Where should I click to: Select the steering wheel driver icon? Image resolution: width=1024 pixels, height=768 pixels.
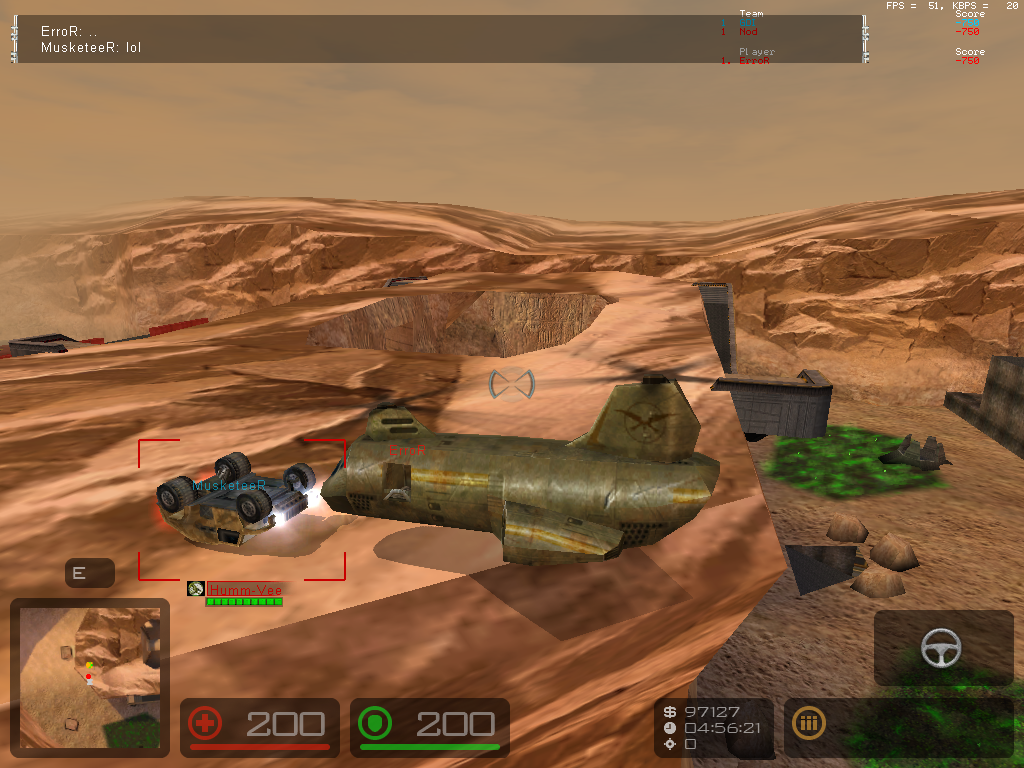pyautogui.click(x=941, y=648)
